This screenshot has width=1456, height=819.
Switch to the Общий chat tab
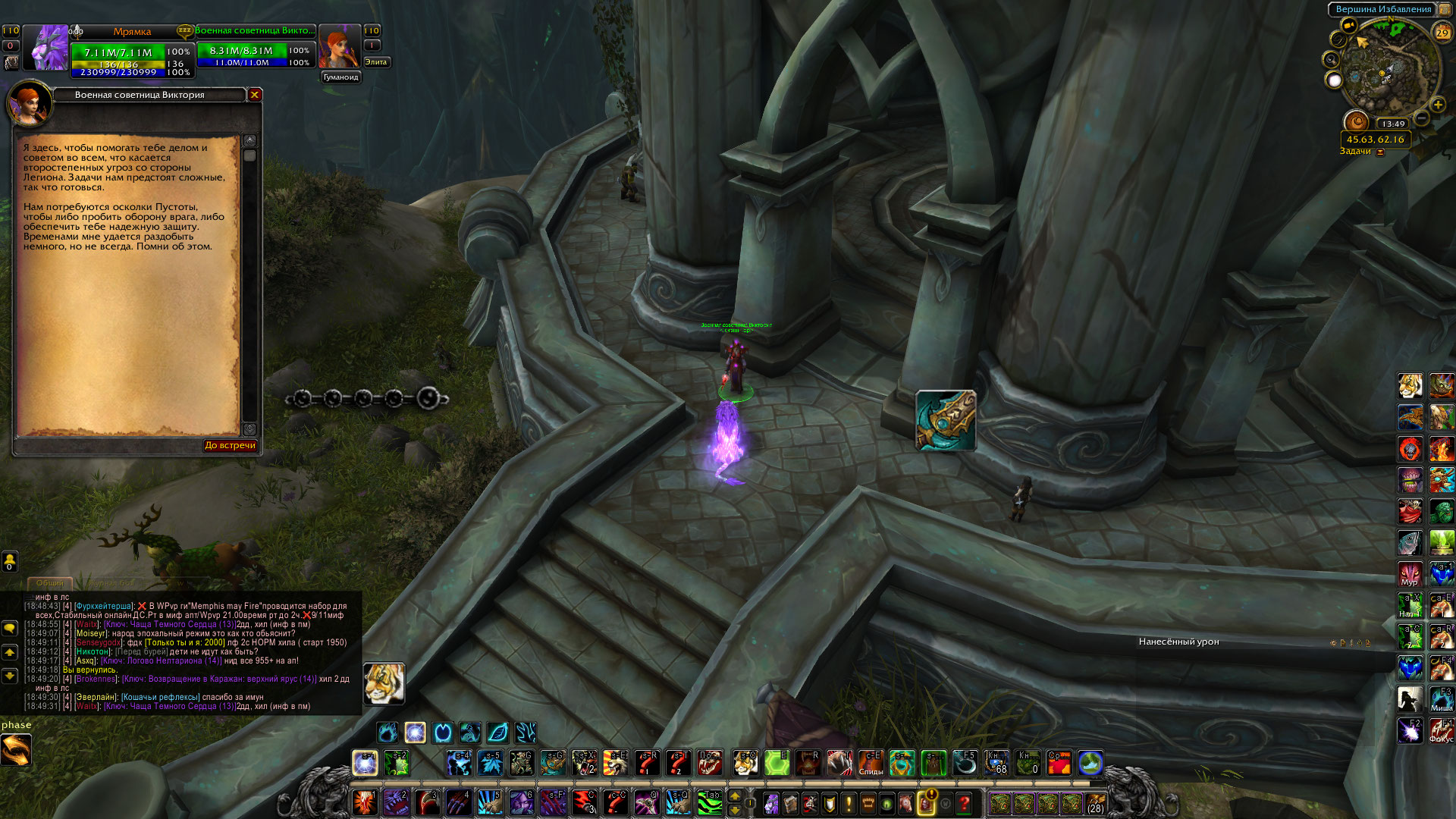(x=50, y=582)
